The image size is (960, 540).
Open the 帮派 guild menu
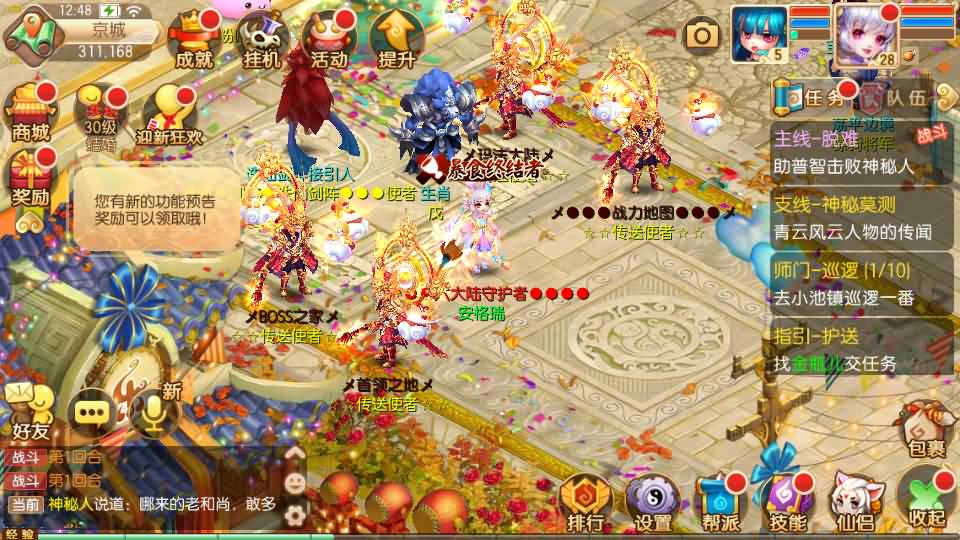pyautogui.click(x=720, y=505)
